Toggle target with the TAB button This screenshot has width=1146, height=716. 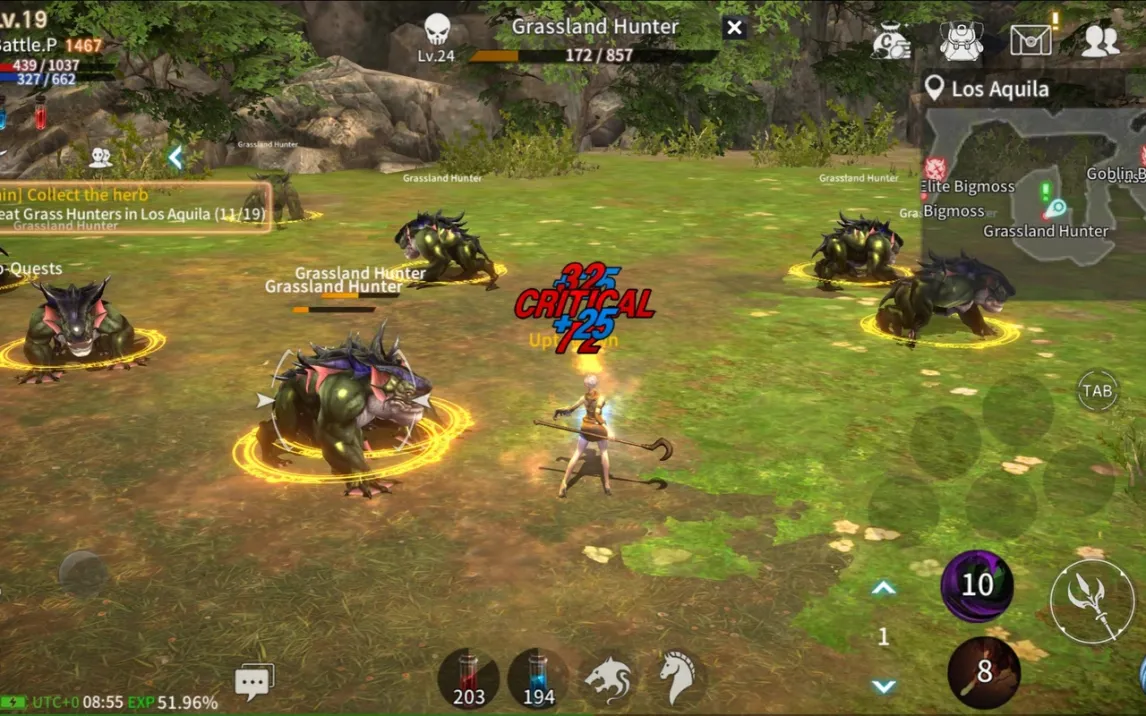pos(1098,391)
